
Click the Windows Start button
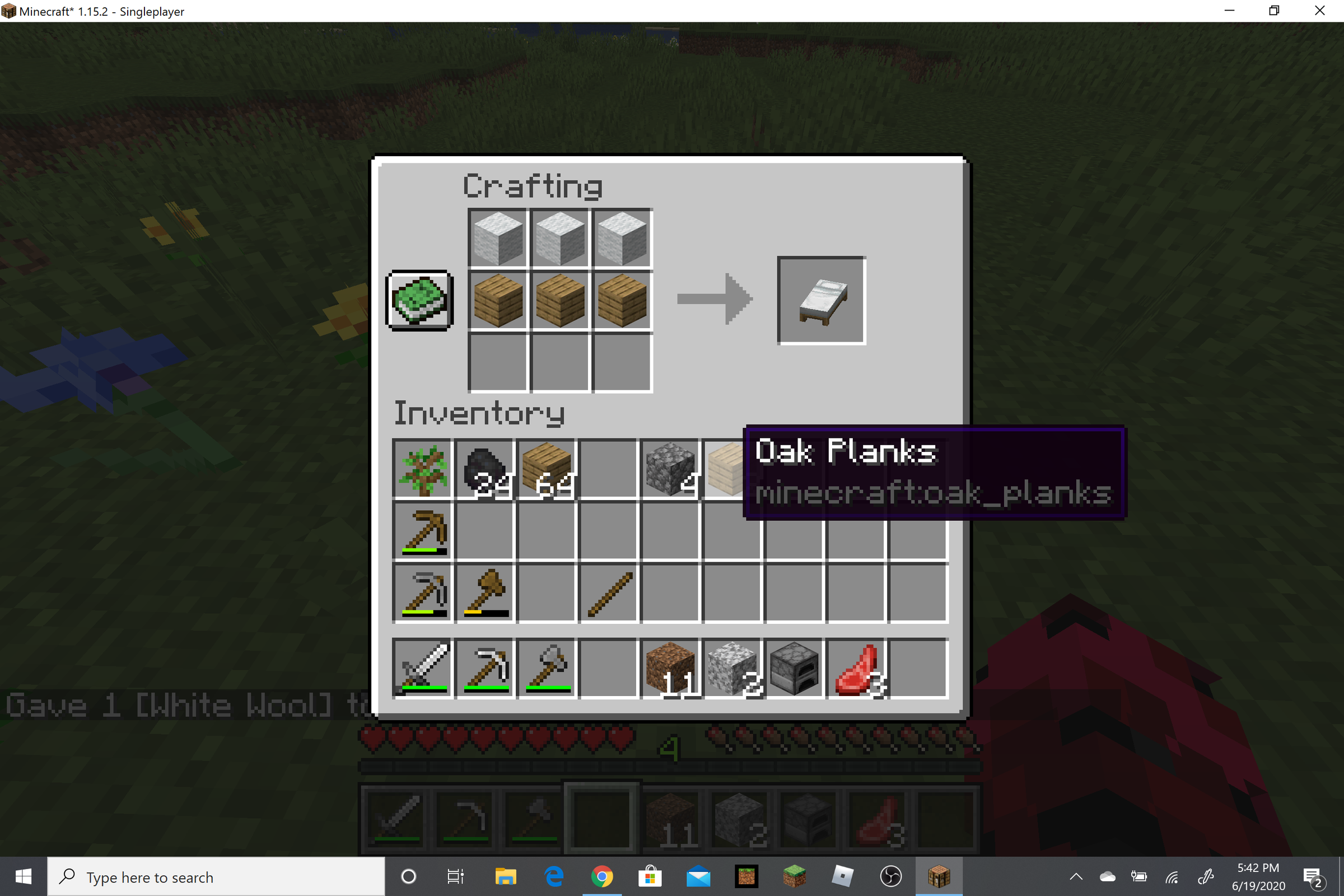(x=22, y=876)
